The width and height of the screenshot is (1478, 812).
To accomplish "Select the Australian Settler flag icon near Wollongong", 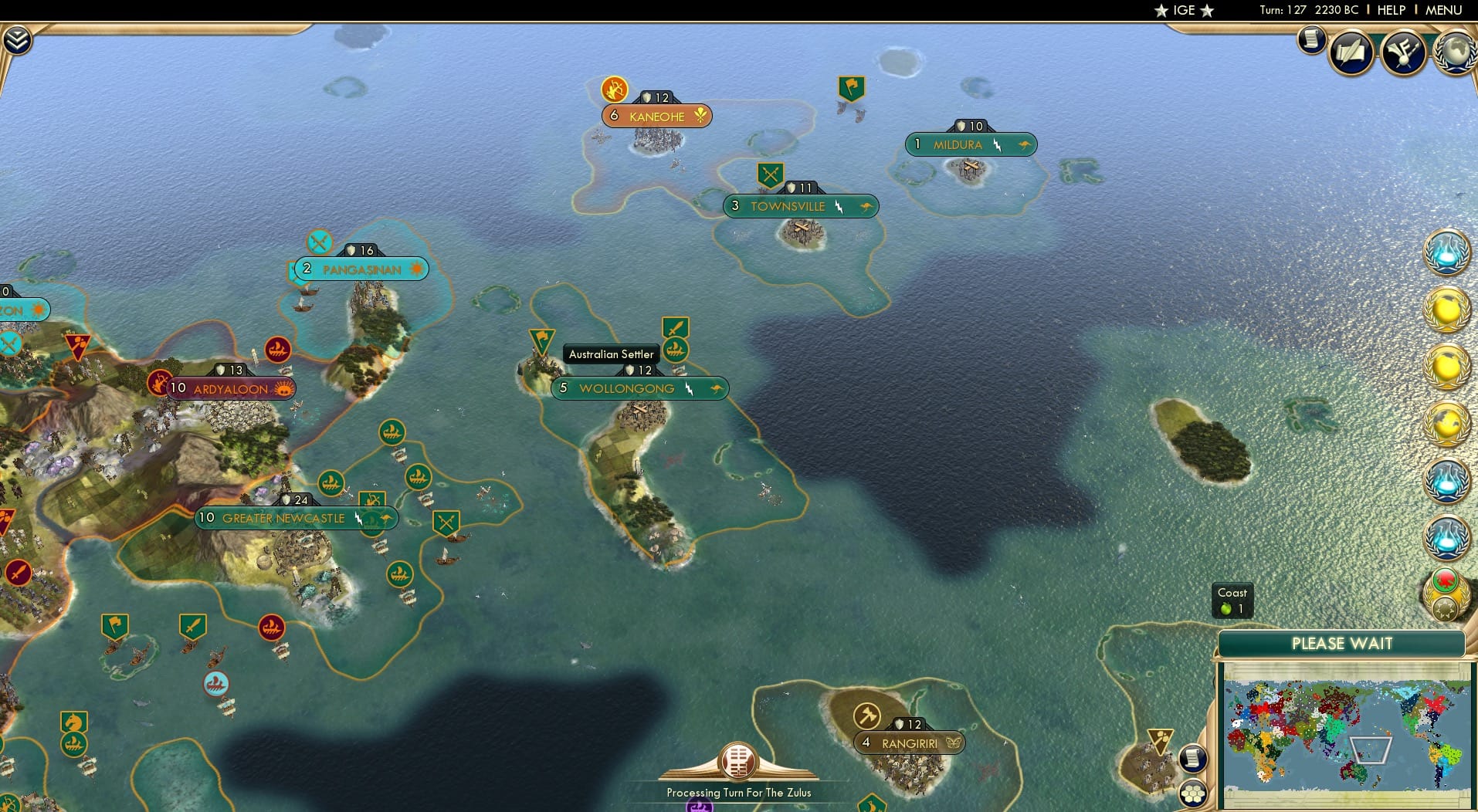I will click(x=541, y=338).
